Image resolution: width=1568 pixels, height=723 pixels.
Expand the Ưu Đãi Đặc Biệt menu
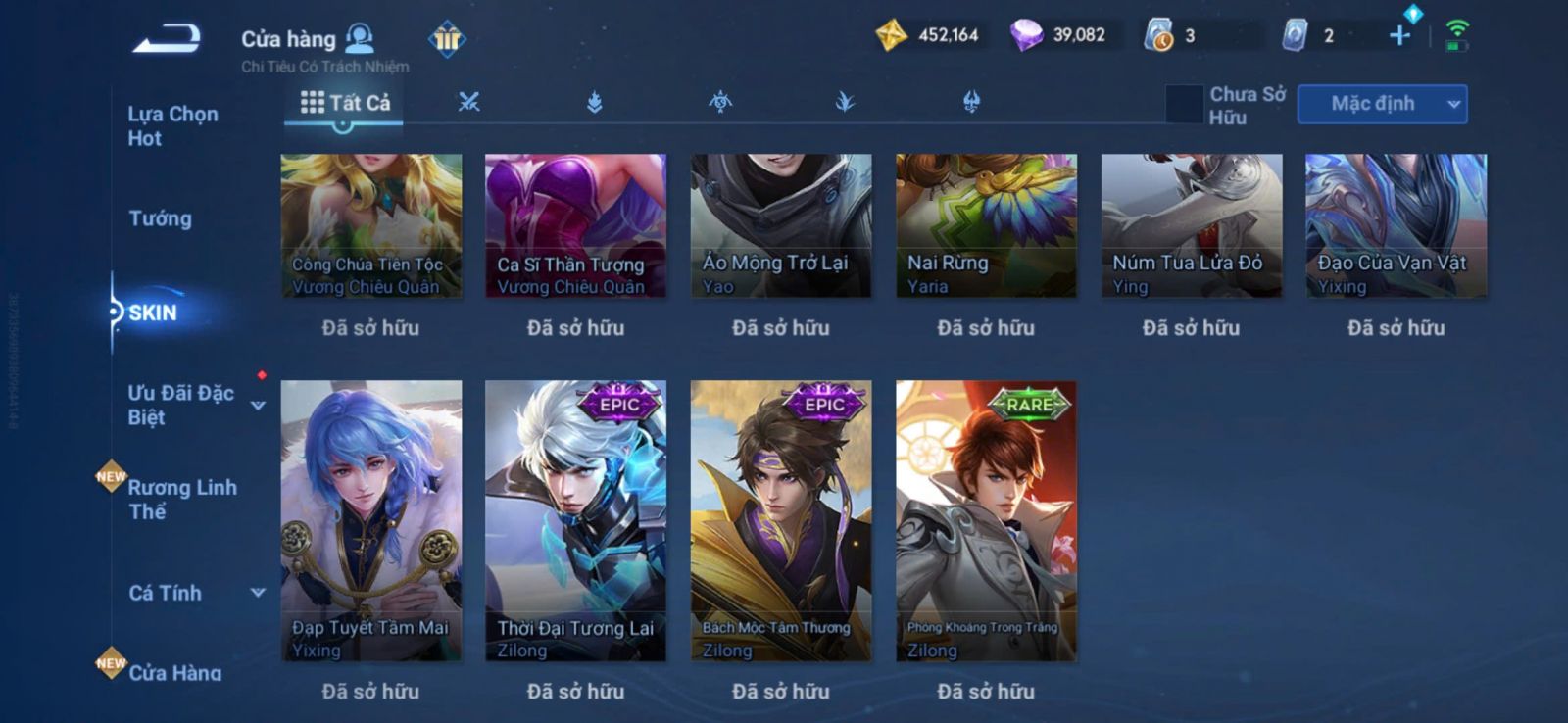[257, 405]
